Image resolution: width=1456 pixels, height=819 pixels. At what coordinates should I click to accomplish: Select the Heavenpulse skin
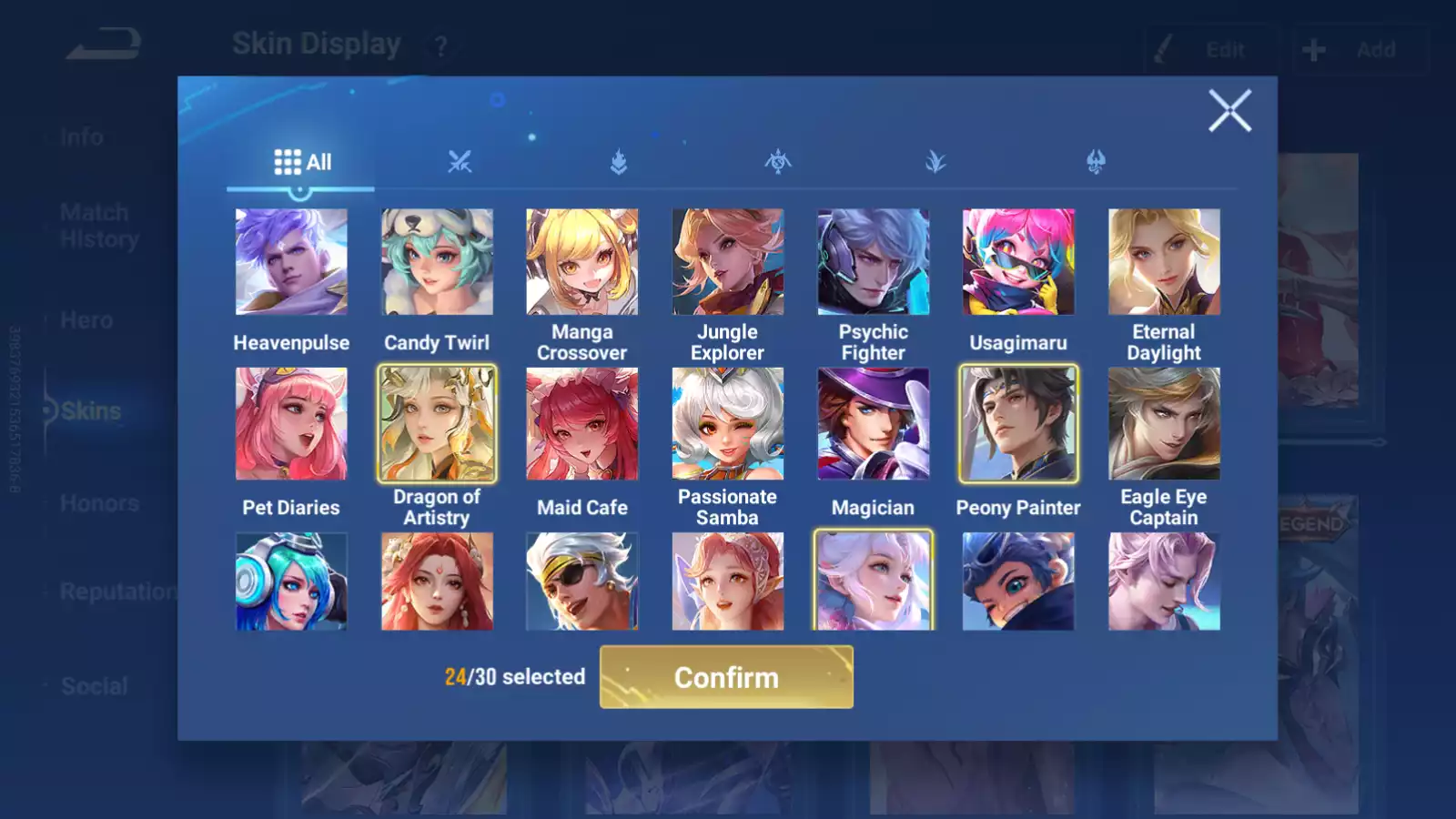(290, 261)
